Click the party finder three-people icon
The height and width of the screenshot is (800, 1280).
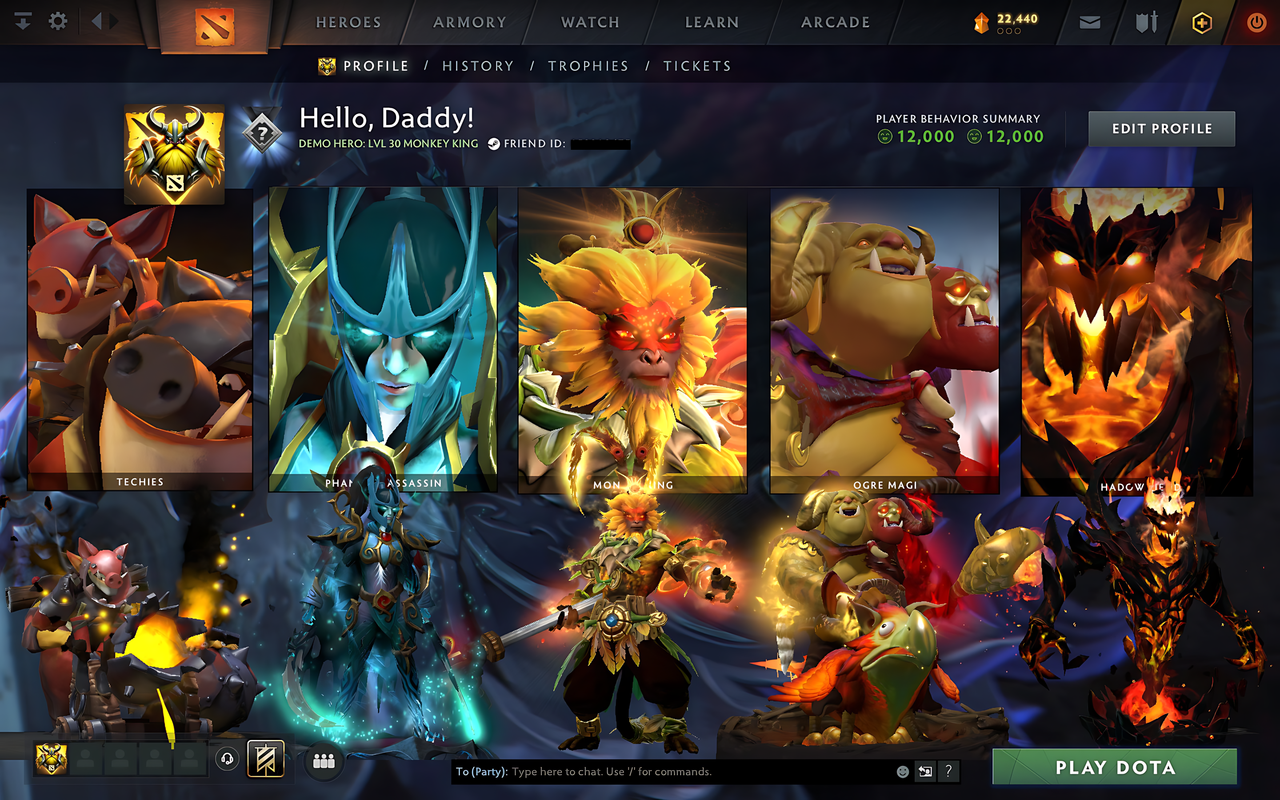(323, 759)
